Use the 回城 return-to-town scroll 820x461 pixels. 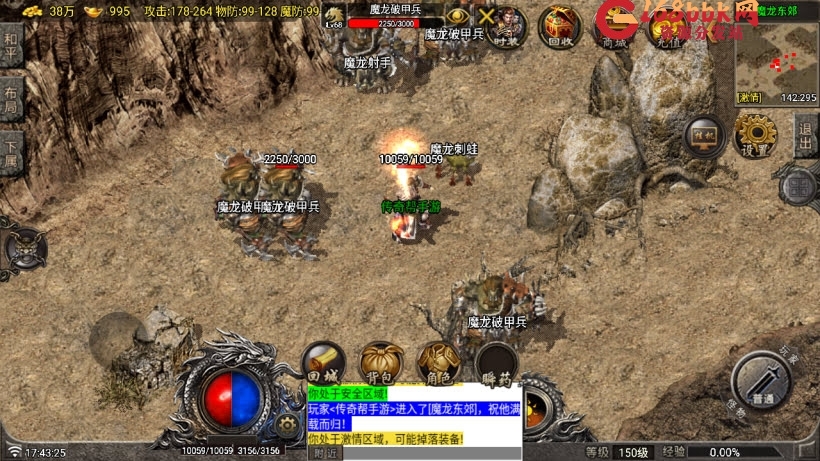(x=324, y=362)
